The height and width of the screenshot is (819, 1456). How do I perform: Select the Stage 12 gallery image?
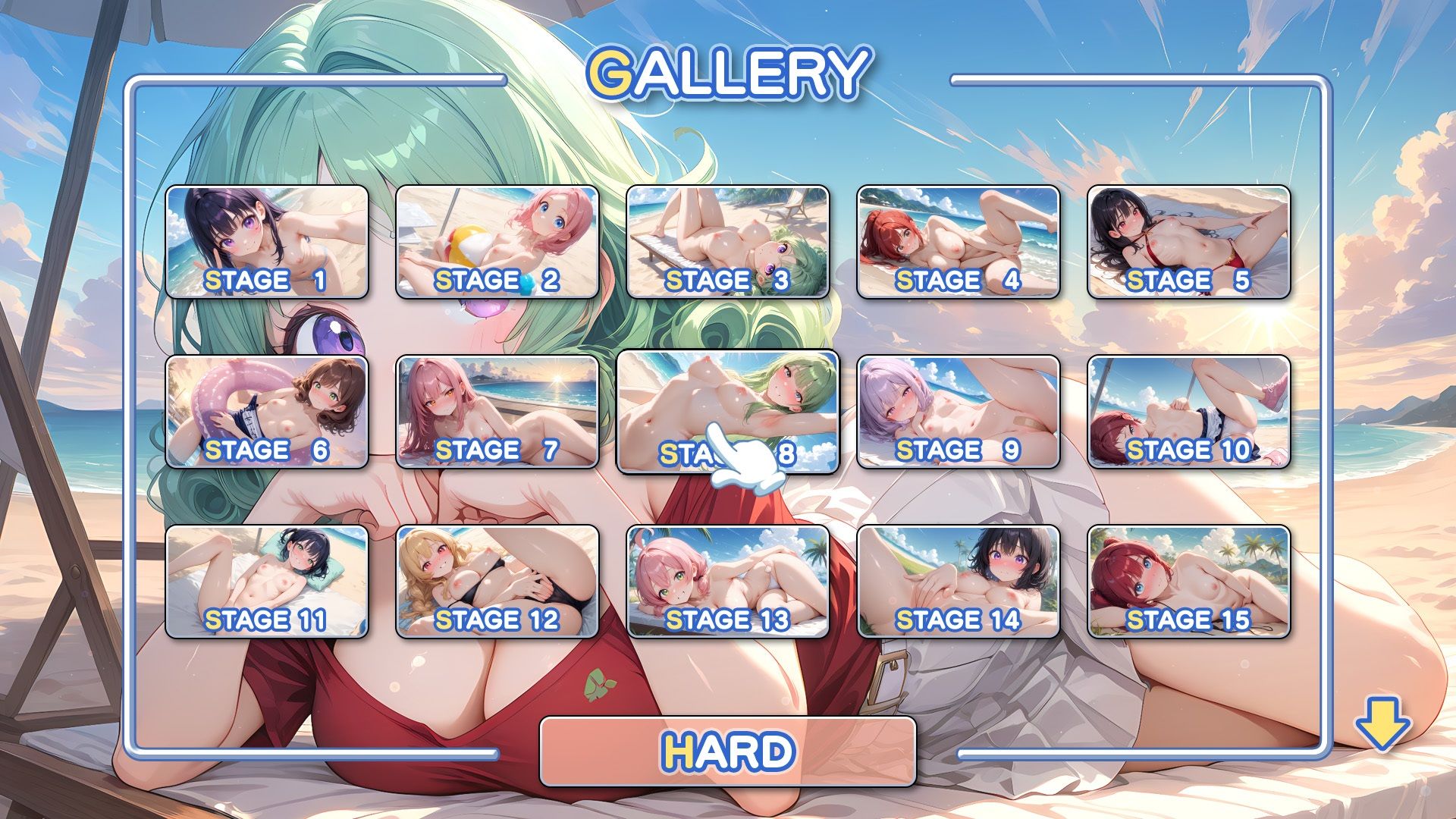(497, 582)
